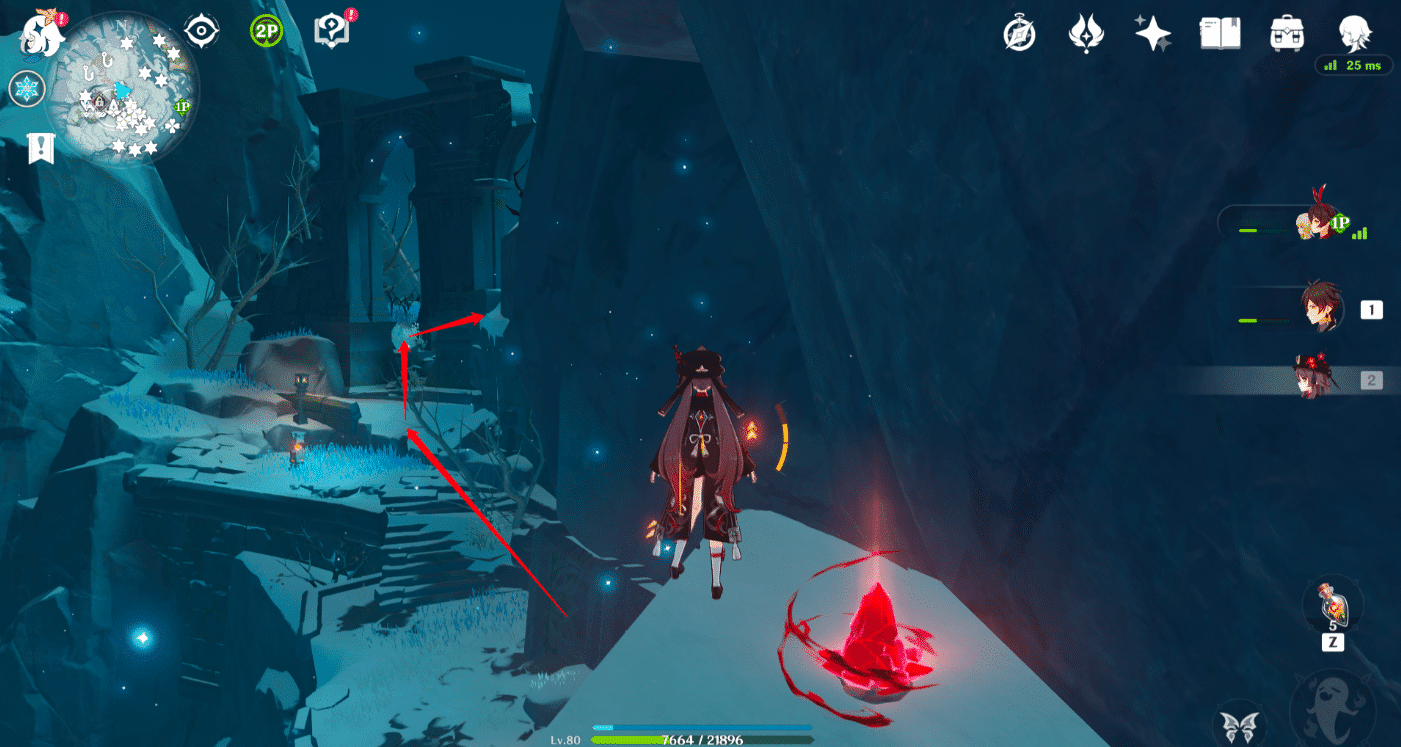Click the 25 ms ping indicator
Viewport: 1401px width, 747px height.
(1352, 65)
